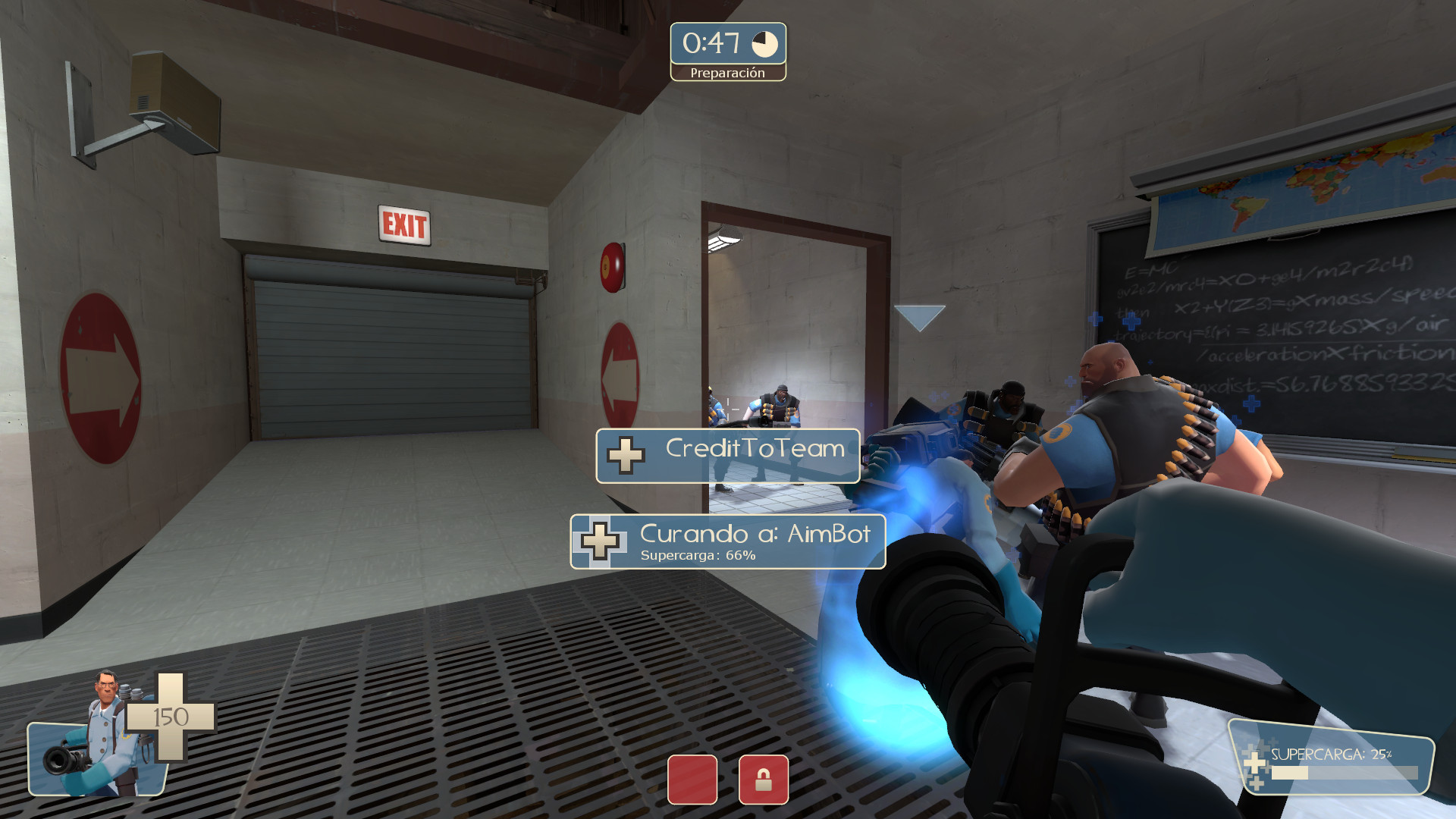Click the EXIT sign above the garage door
Image resolution: width=1456 pixels, height=819 pixels.
click(x=404, y=224)
